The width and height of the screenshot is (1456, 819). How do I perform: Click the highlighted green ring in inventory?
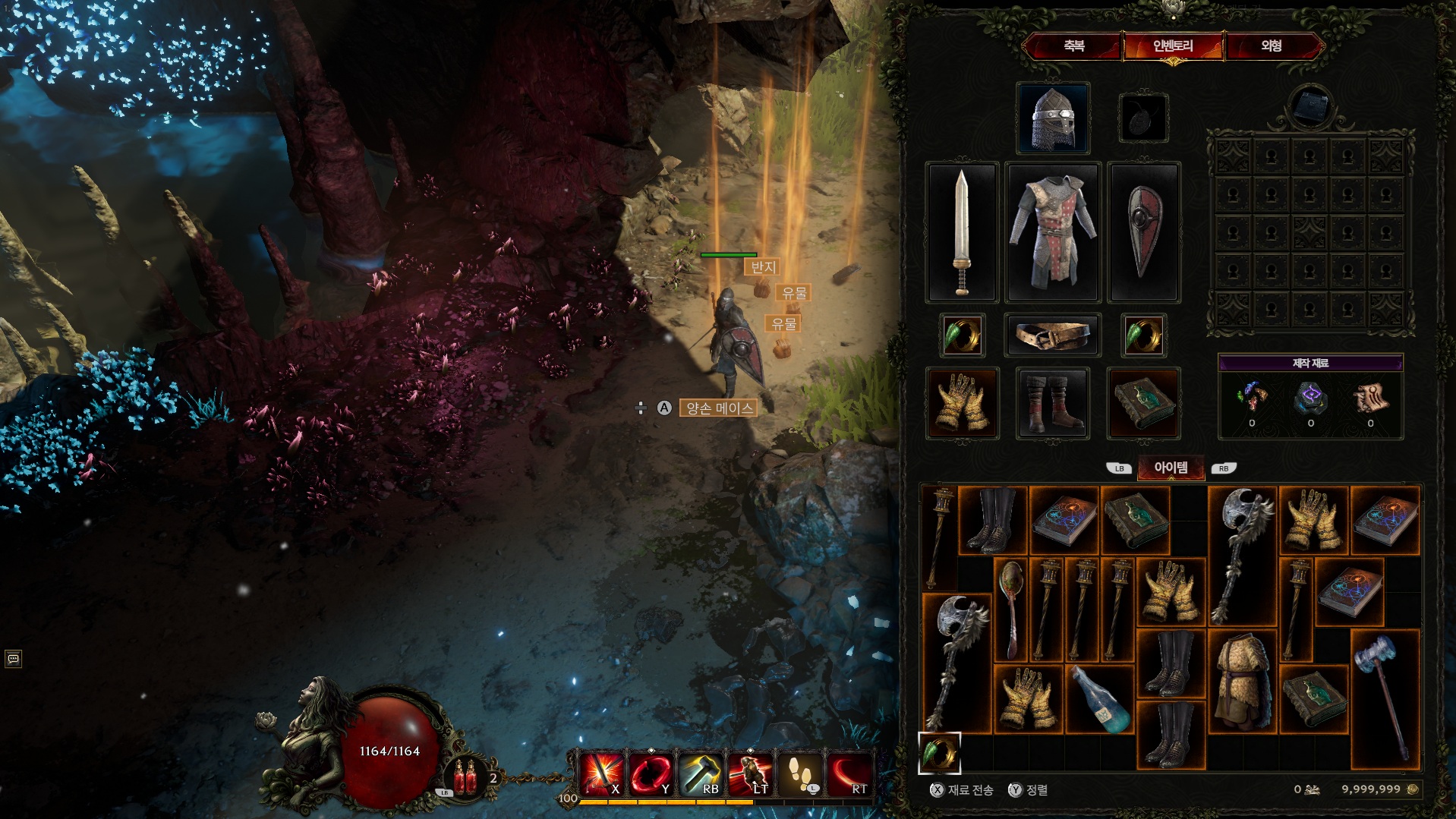coord(940,752)
